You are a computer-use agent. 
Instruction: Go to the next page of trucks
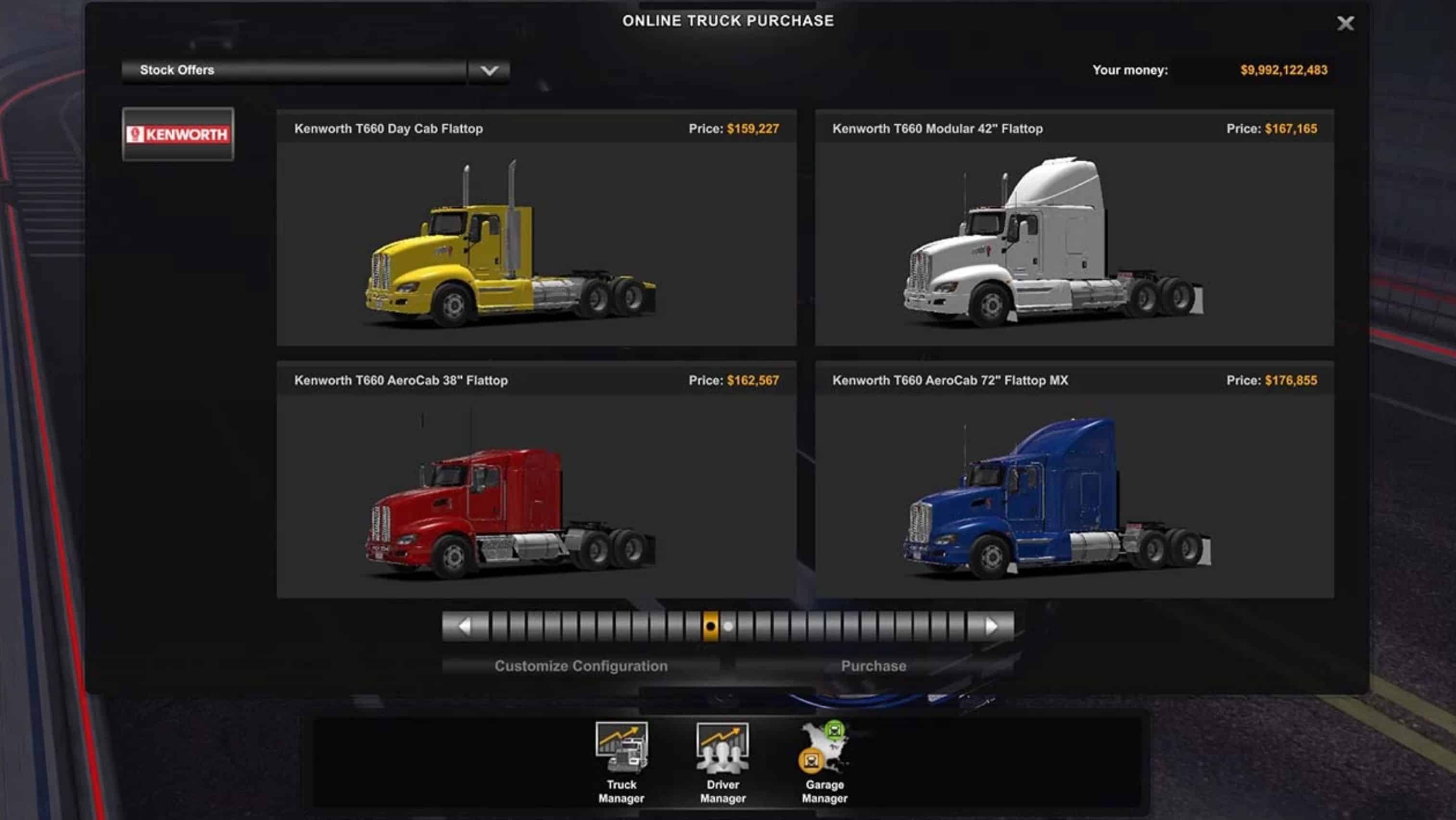[x=991, y=626]
